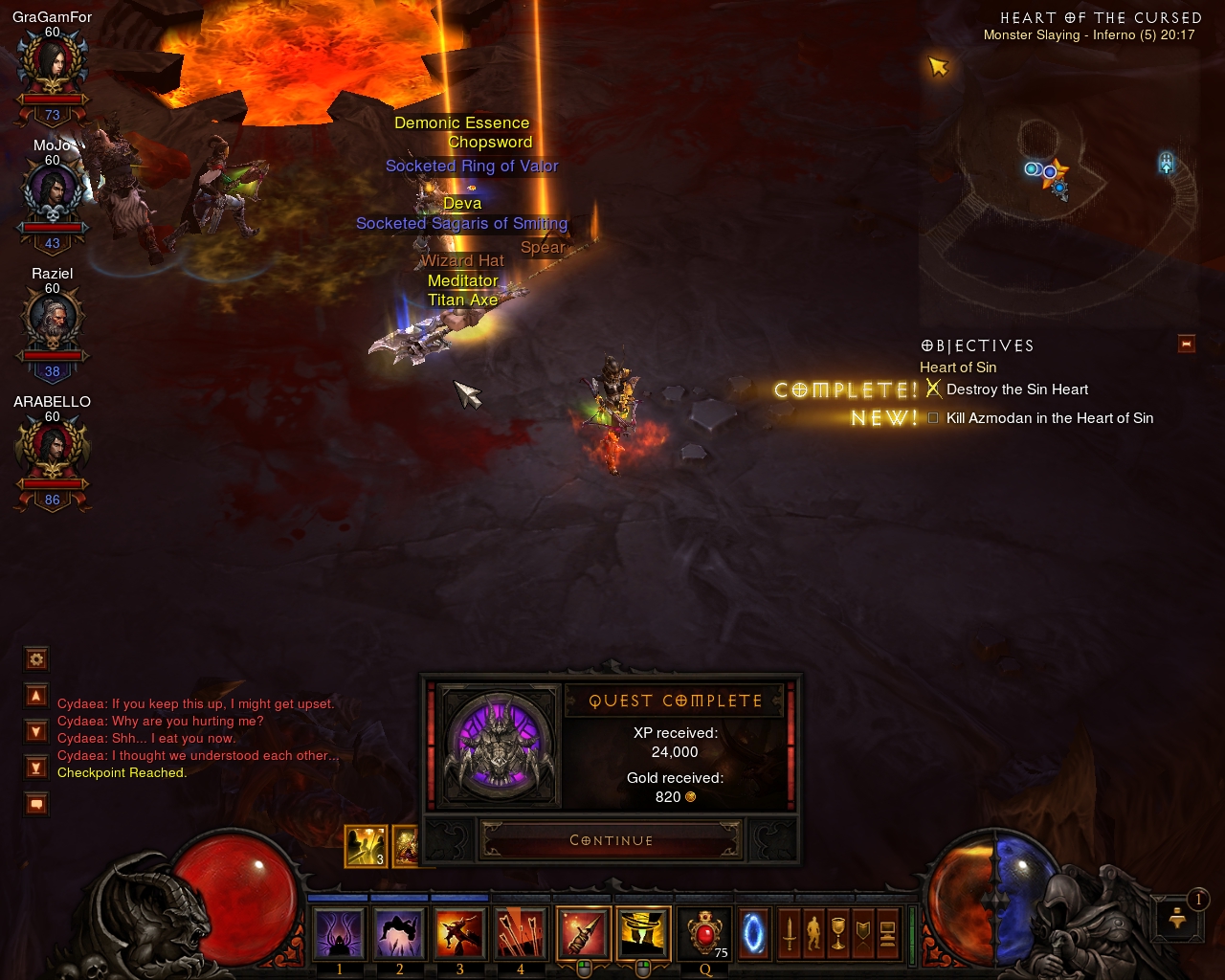Click the Destroy the Sin Heart checkmark
The height and width of the screenshot is (980, 1225).
tap(931, 389)
